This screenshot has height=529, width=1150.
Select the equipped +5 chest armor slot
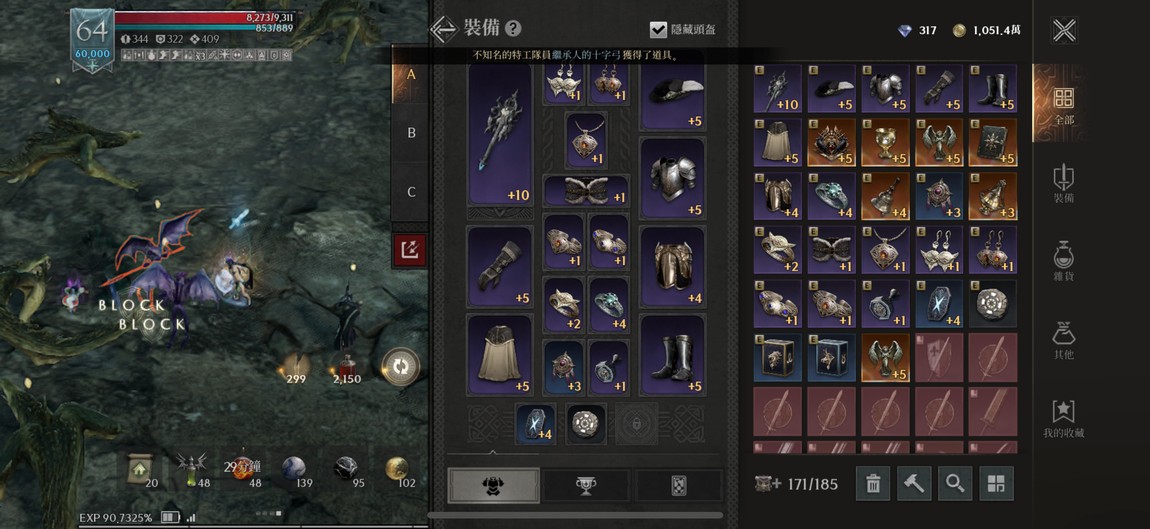click(672, 178)
